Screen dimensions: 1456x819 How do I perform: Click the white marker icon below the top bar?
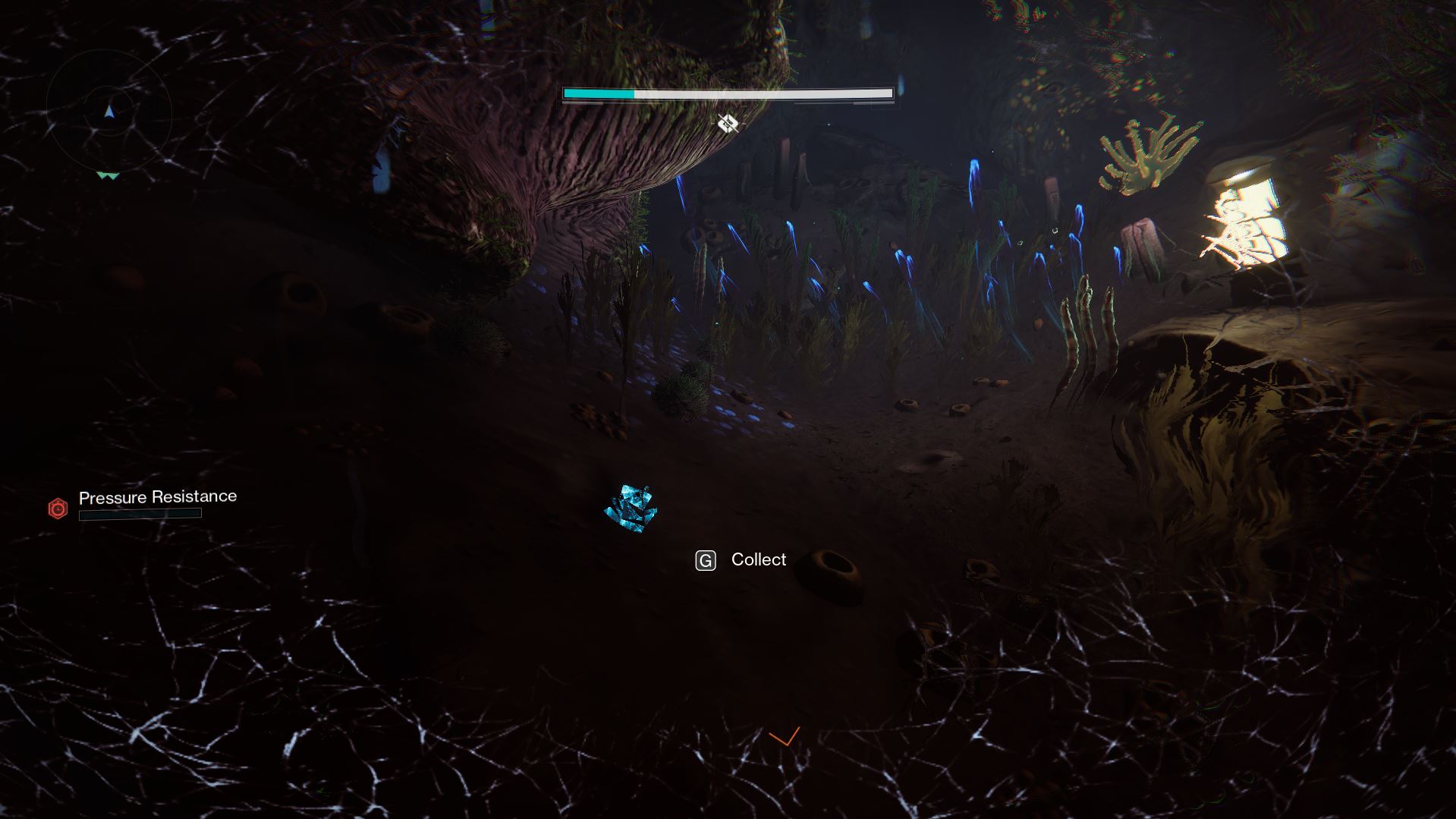click(728, 123)
